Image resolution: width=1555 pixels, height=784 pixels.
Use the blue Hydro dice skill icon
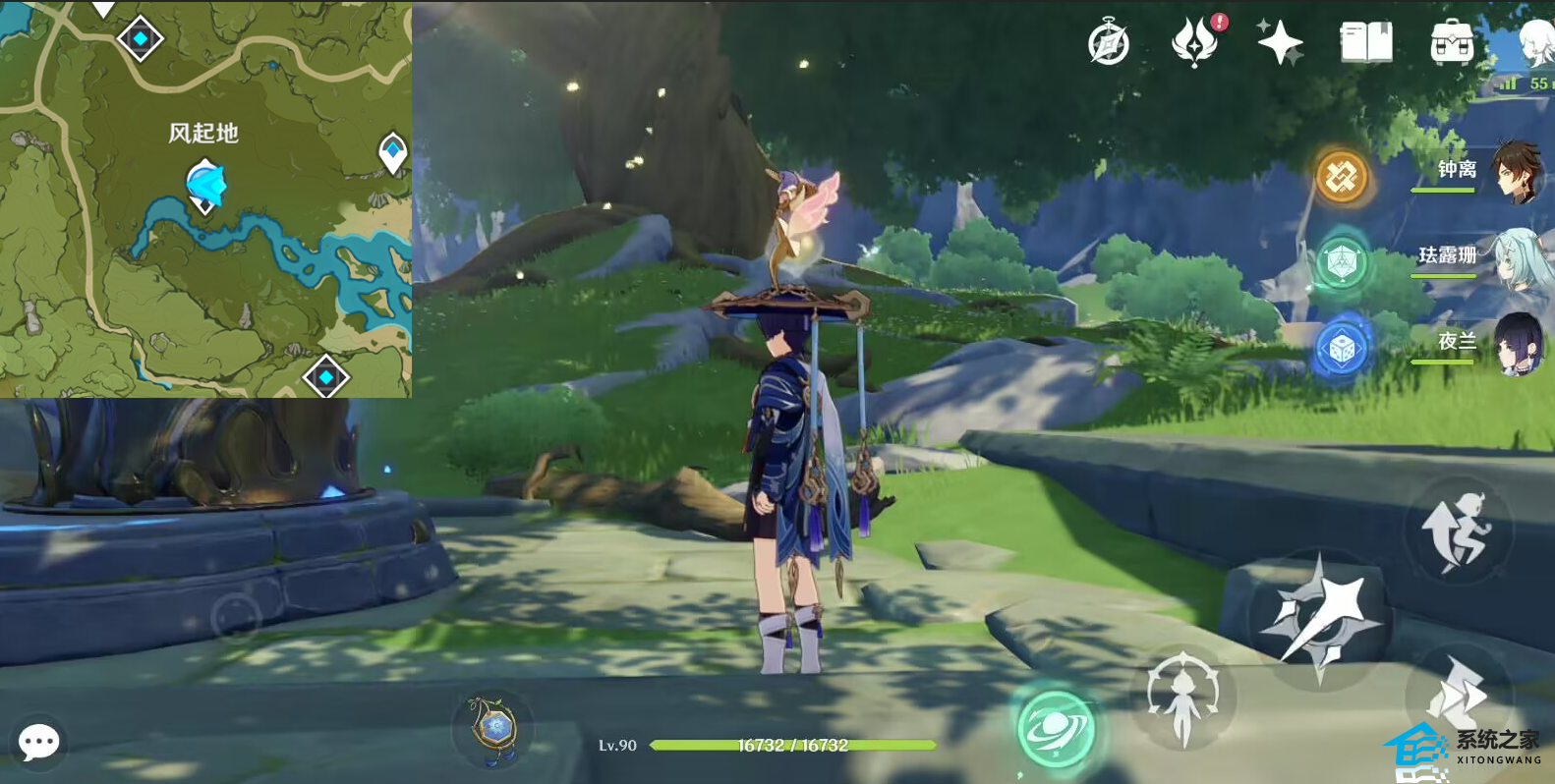pos(1342,348)
